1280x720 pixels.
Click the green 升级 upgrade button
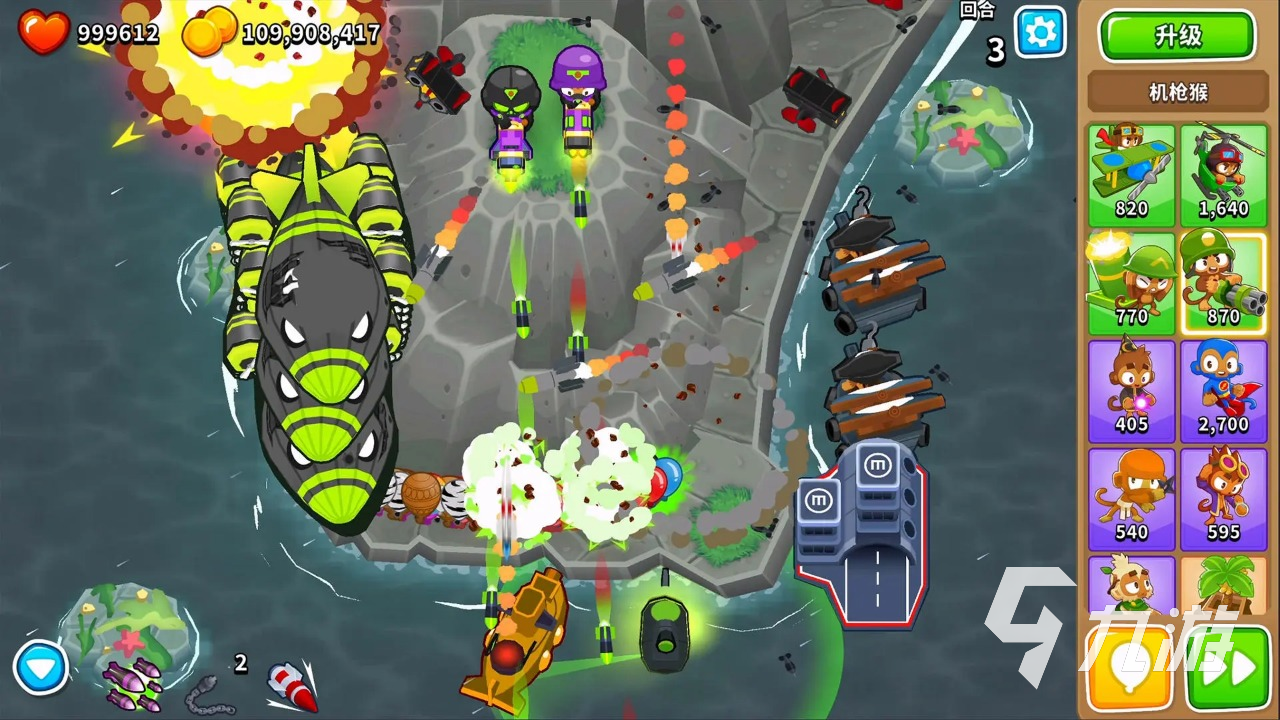tap(1177, 37)
